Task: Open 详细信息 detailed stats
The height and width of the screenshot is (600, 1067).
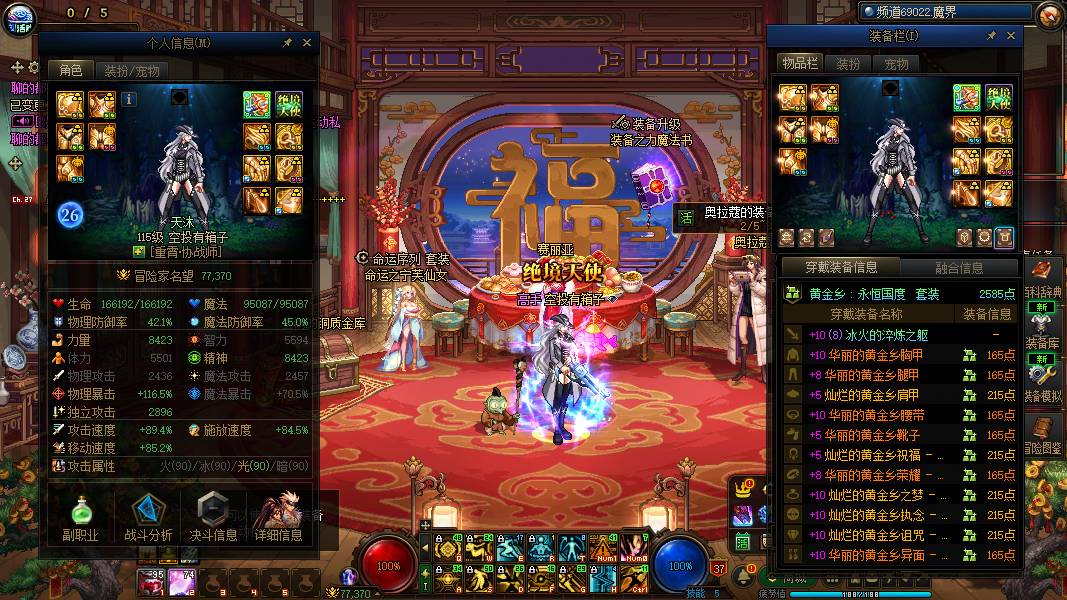Action: 278,518
